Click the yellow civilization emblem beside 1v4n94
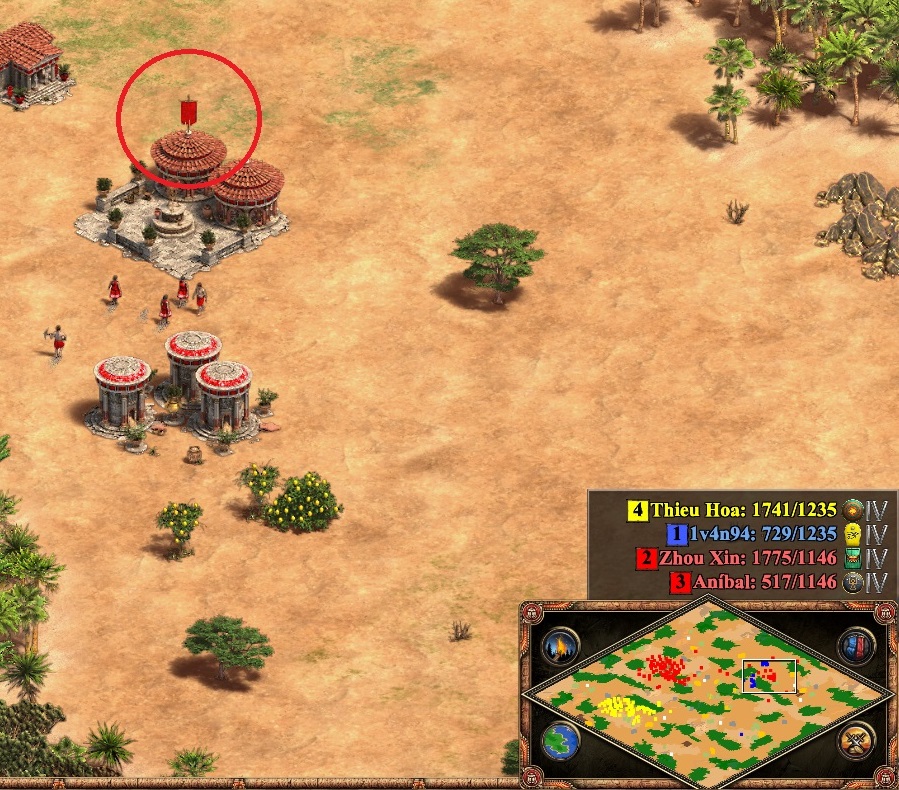This screenshot has height=790, width=899. pyautogui.click(x=853, y=534)
